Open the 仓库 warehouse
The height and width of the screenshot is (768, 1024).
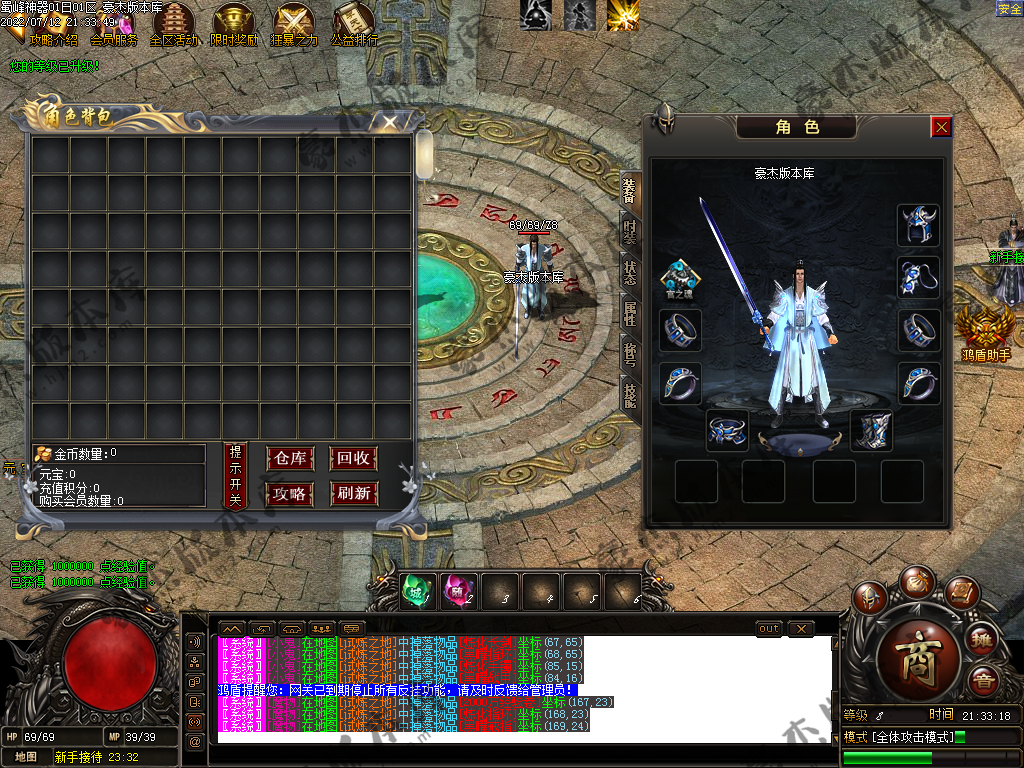290,458
